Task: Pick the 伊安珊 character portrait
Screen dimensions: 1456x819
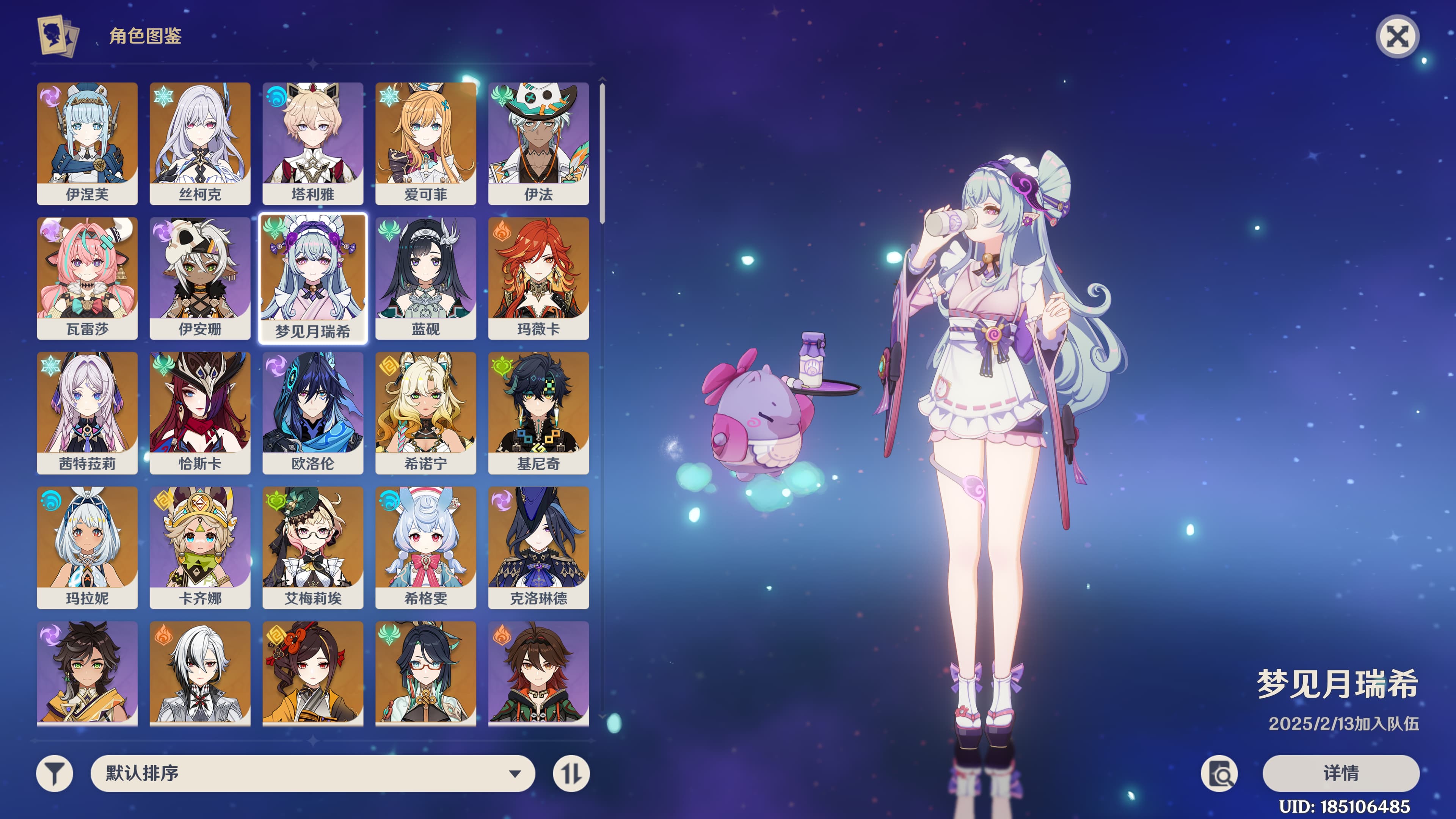Action: pos(200,278)
